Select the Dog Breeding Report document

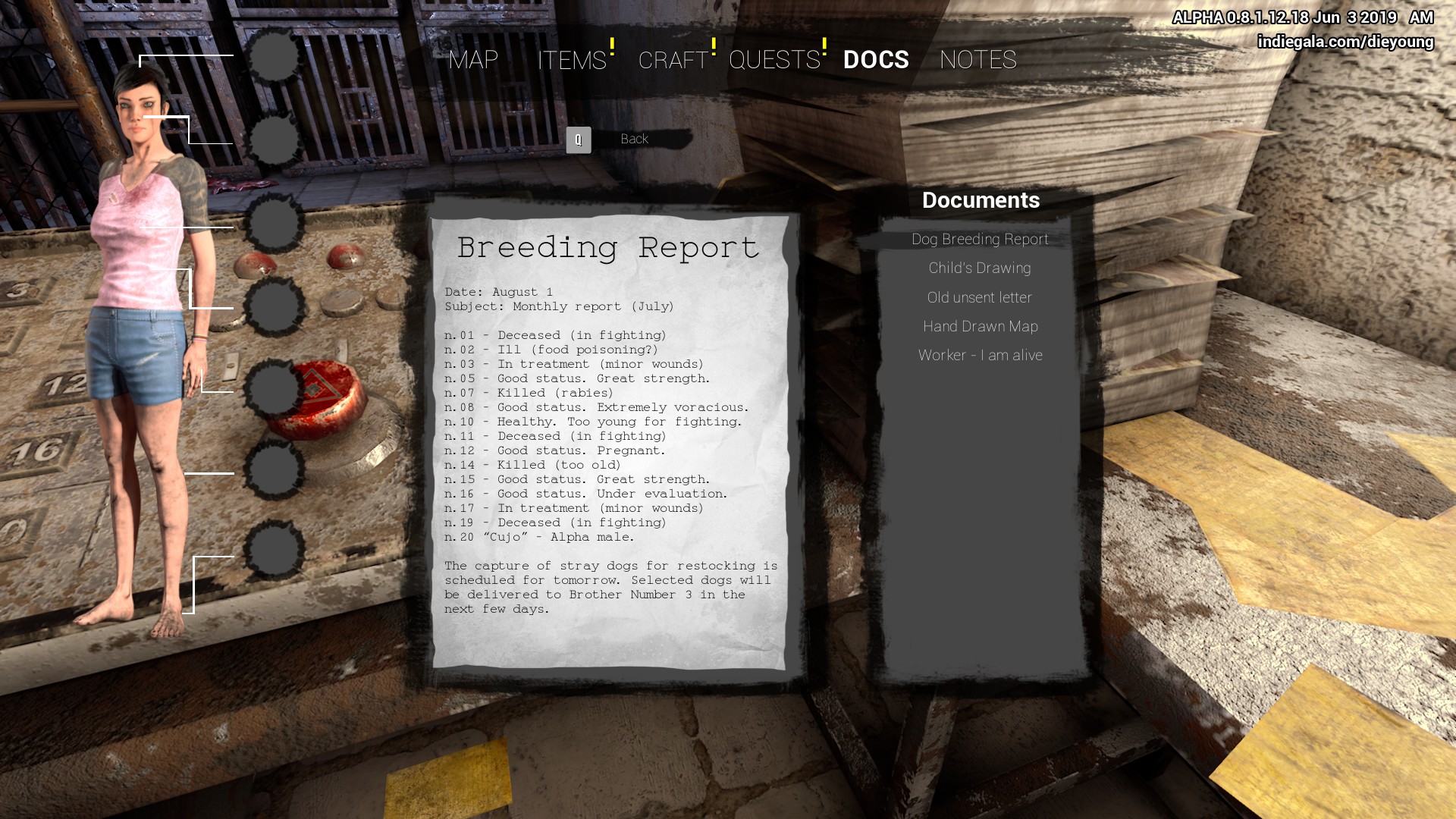pyautogui.click(x=980, y=240)
